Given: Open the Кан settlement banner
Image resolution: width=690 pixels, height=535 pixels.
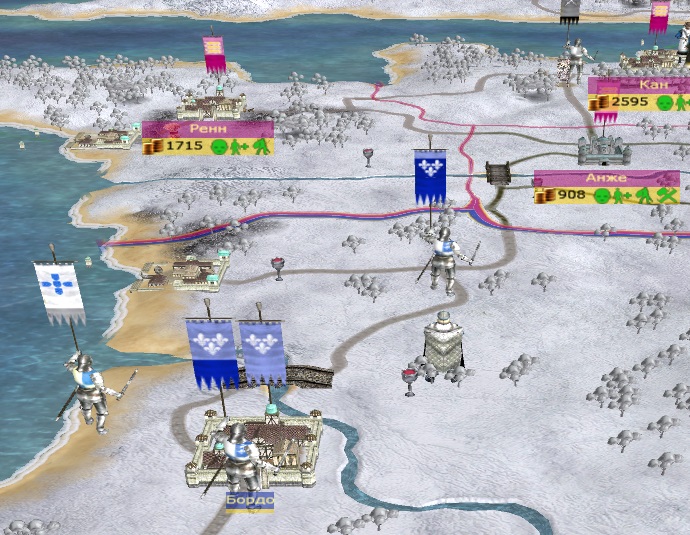Looking at the screenshot, I should pos(638,86).
